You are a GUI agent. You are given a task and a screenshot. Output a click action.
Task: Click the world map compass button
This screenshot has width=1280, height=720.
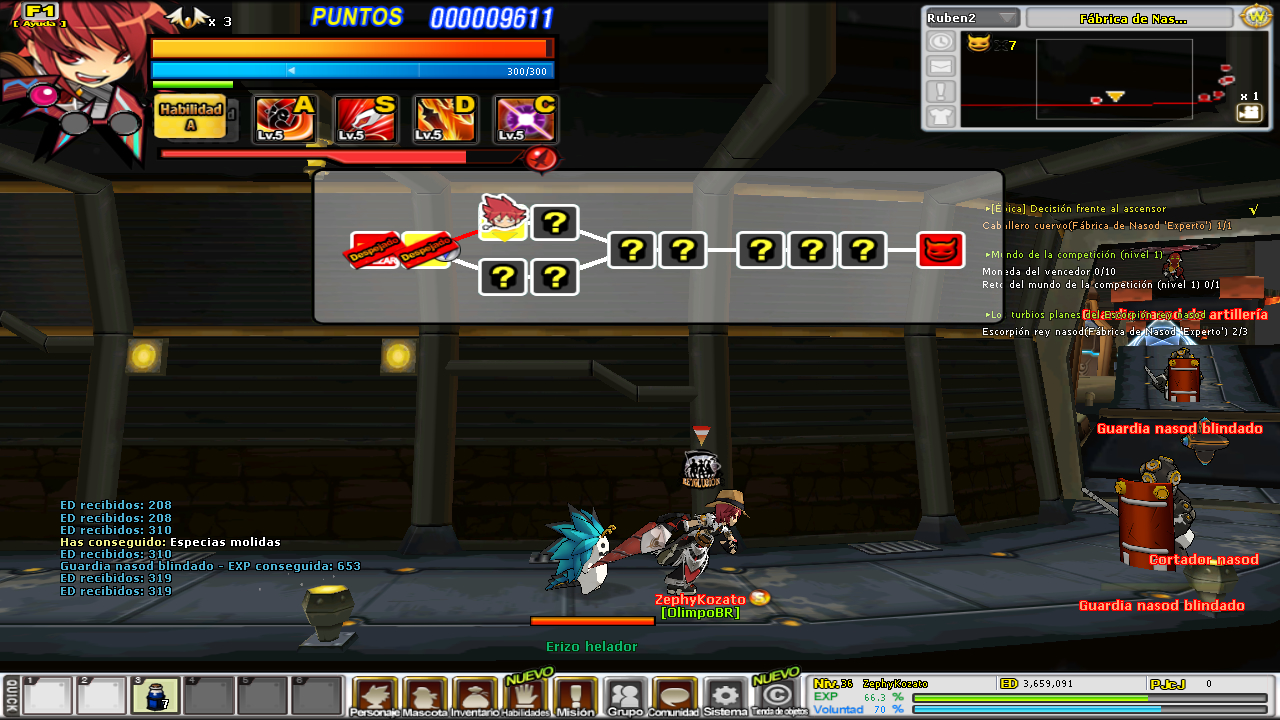click(x=1254, y=17)
